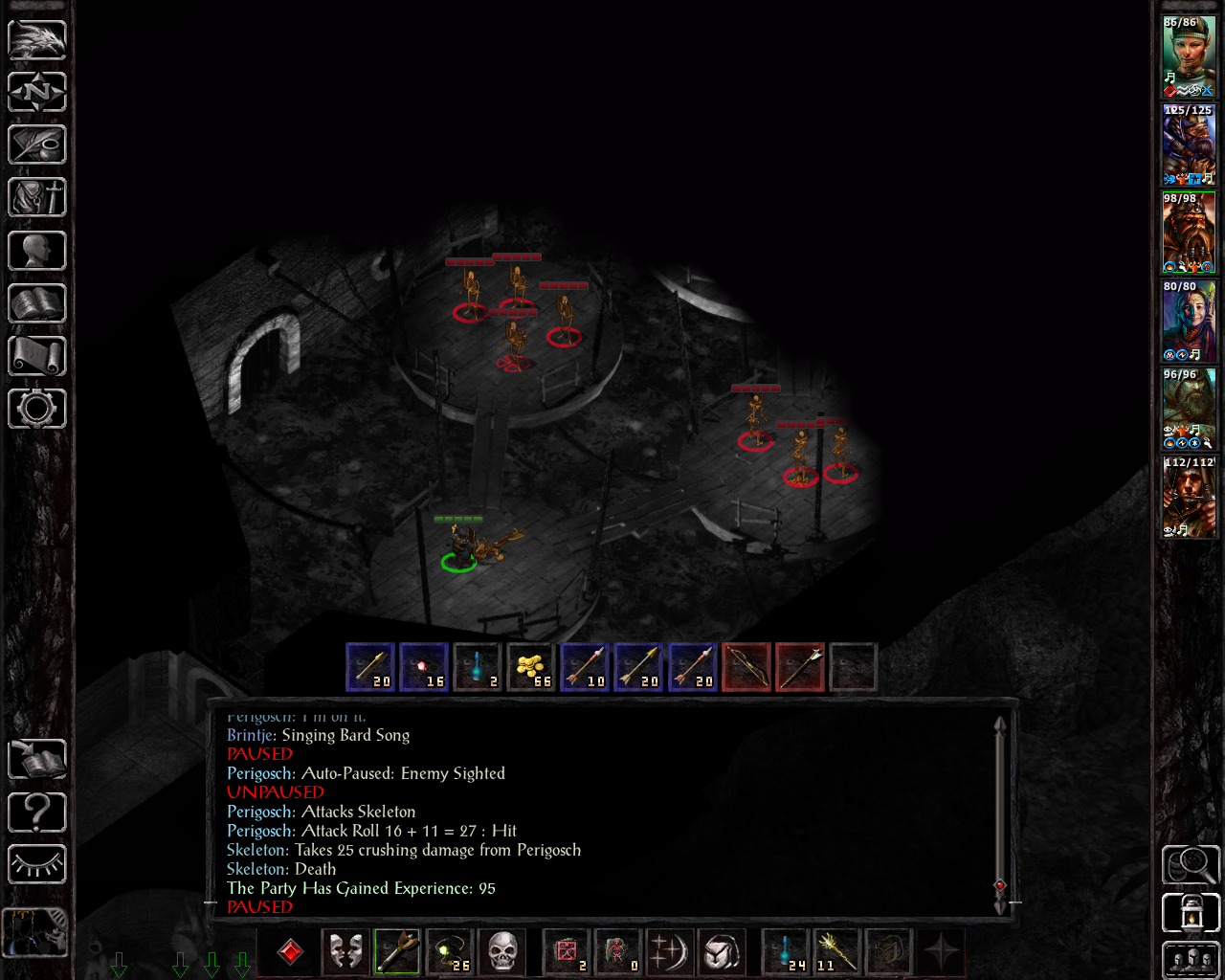Select the 98/98 bearded dwarf portrait
Viewport: 1225px width, 980px height.
click(1189, 233)
